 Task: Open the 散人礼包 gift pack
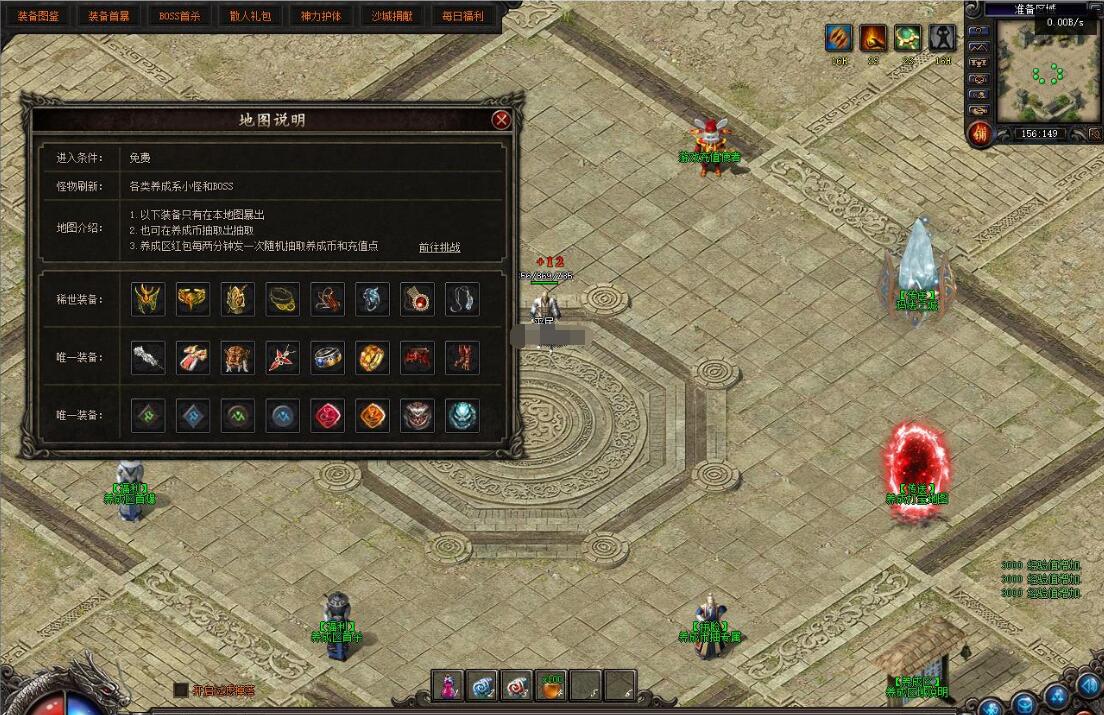click(x=250, y=16)
